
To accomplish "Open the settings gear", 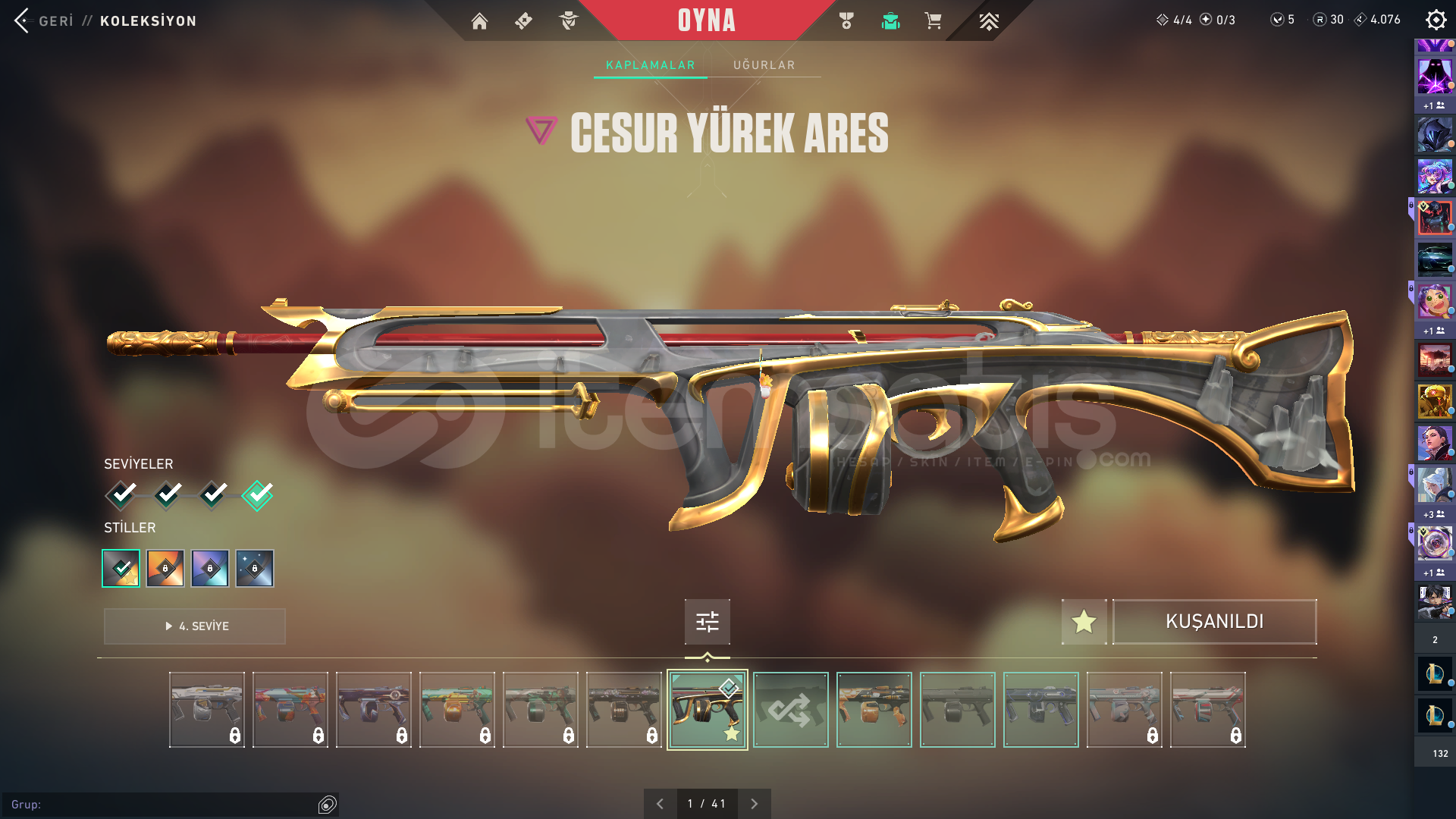I will pos(1436,20).
